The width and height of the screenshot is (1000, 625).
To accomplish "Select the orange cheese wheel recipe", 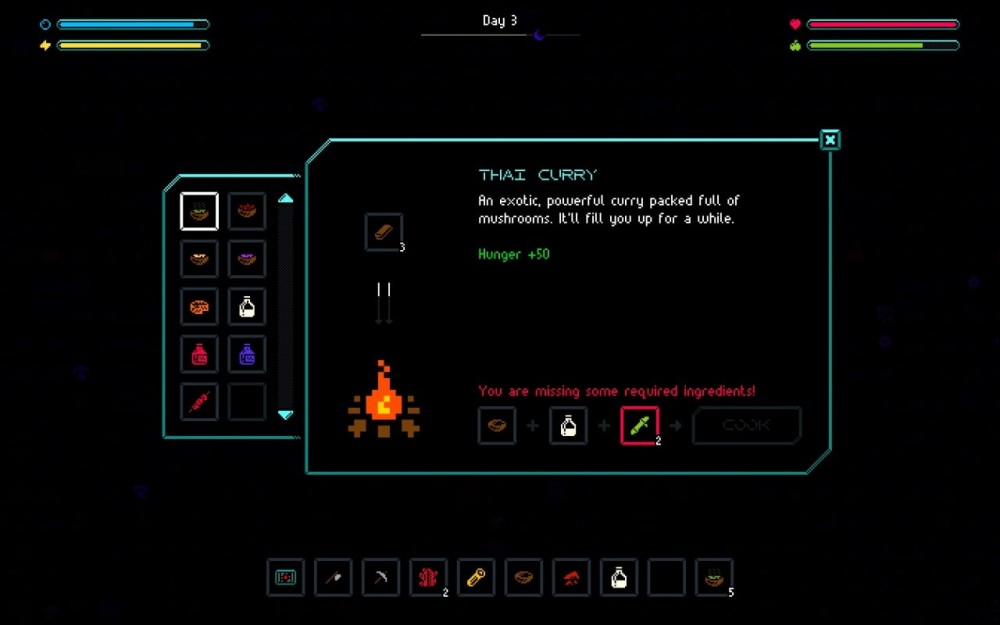I will pyautogui.click(x=199, y=307).
